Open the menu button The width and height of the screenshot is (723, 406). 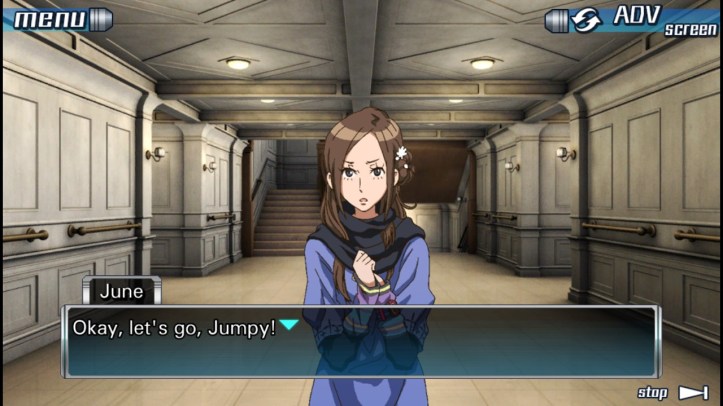tap(57, 18)
